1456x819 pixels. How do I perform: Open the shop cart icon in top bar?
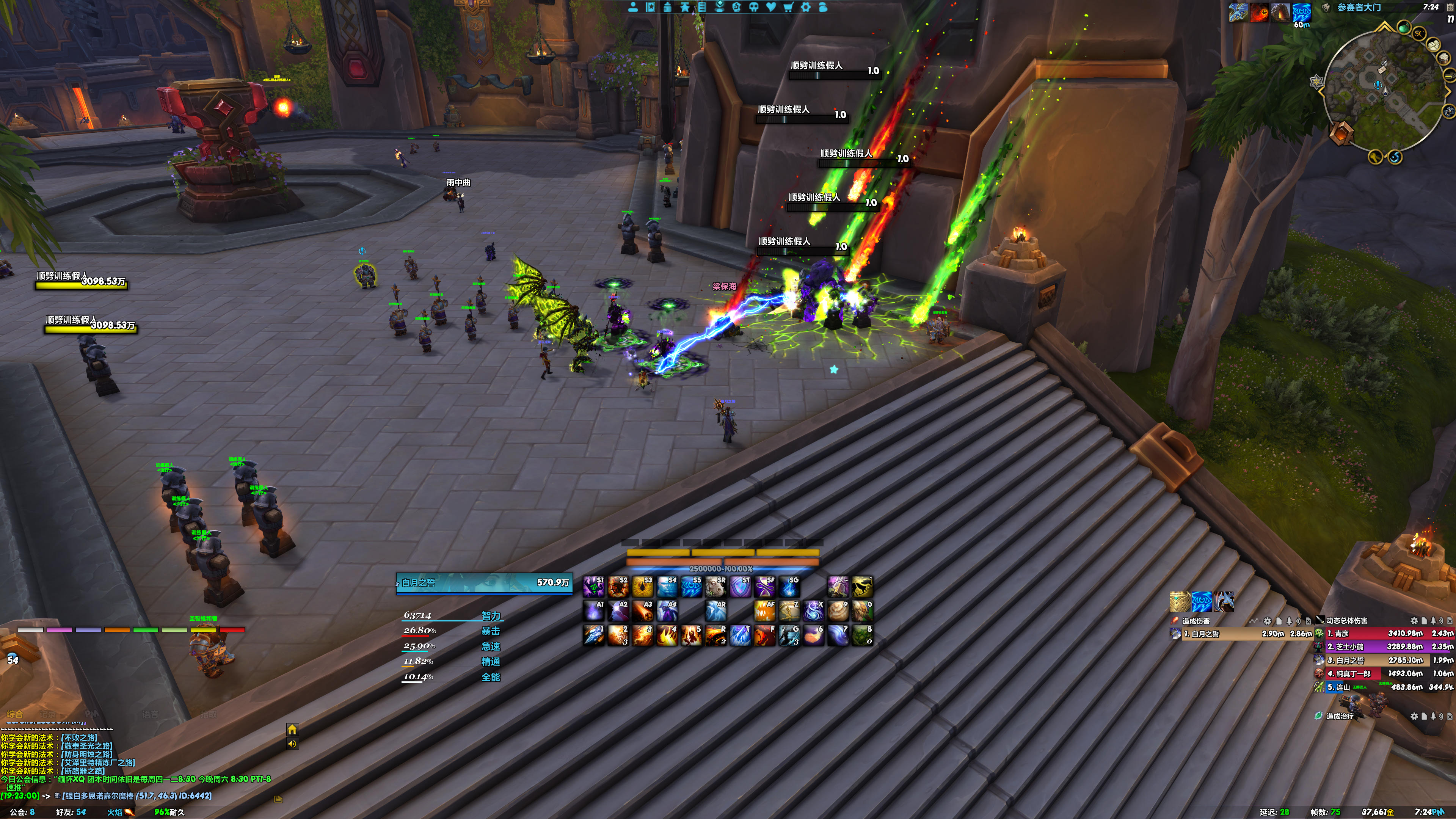click(789, 7)
